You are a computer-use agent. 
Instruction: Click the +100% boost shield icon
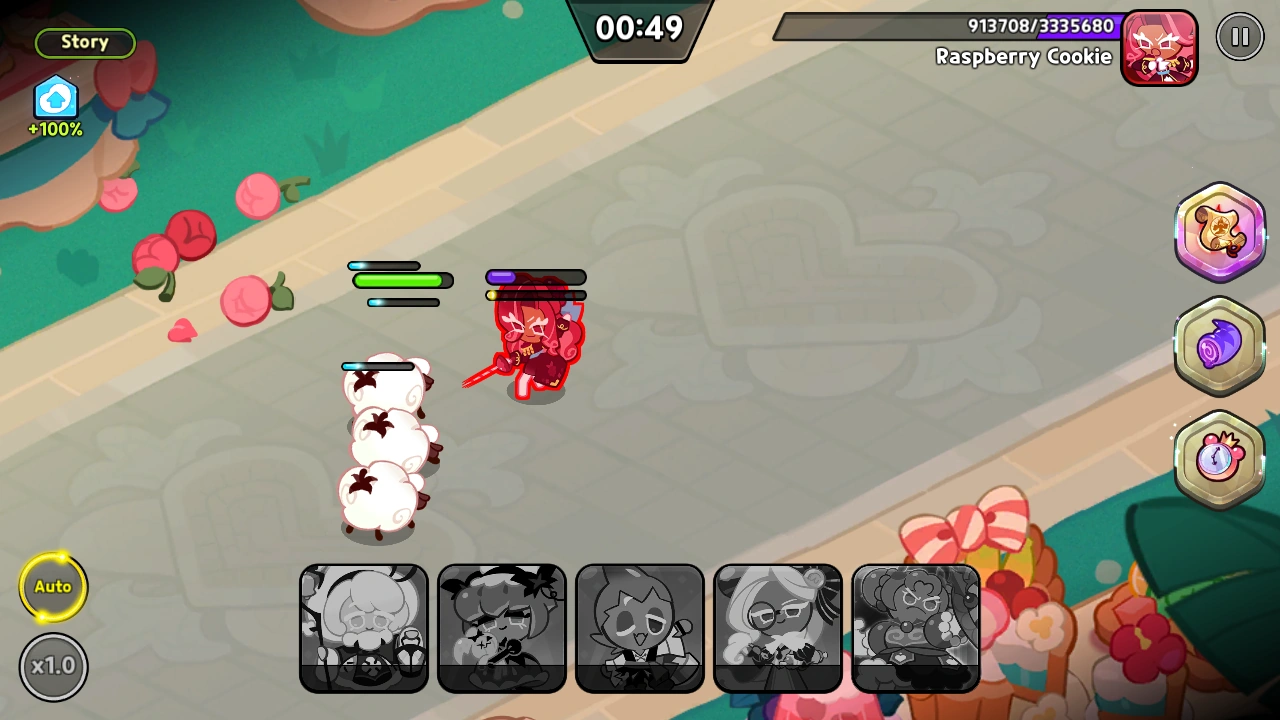[x=55, y=99]
